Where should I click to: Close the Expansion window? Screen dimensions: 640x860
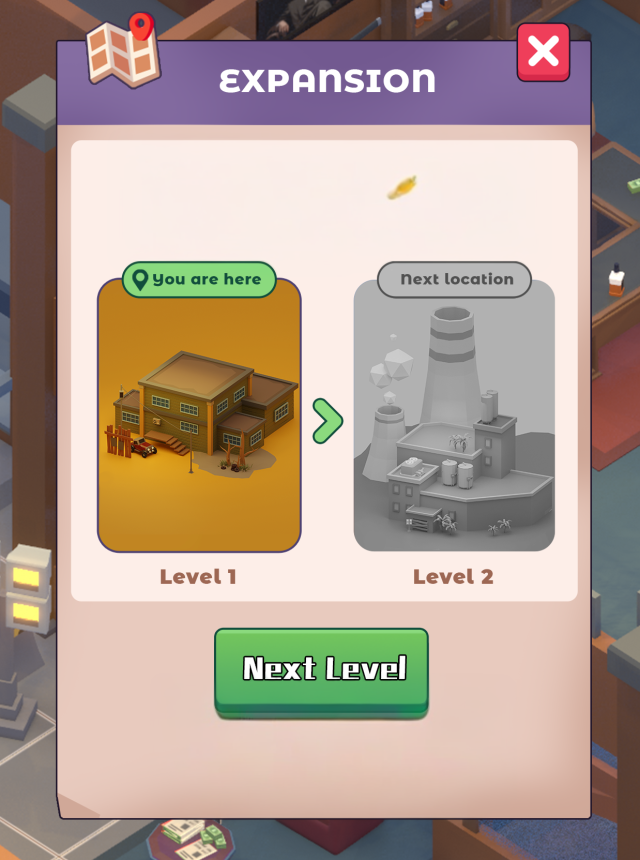[x=543, y=51]
